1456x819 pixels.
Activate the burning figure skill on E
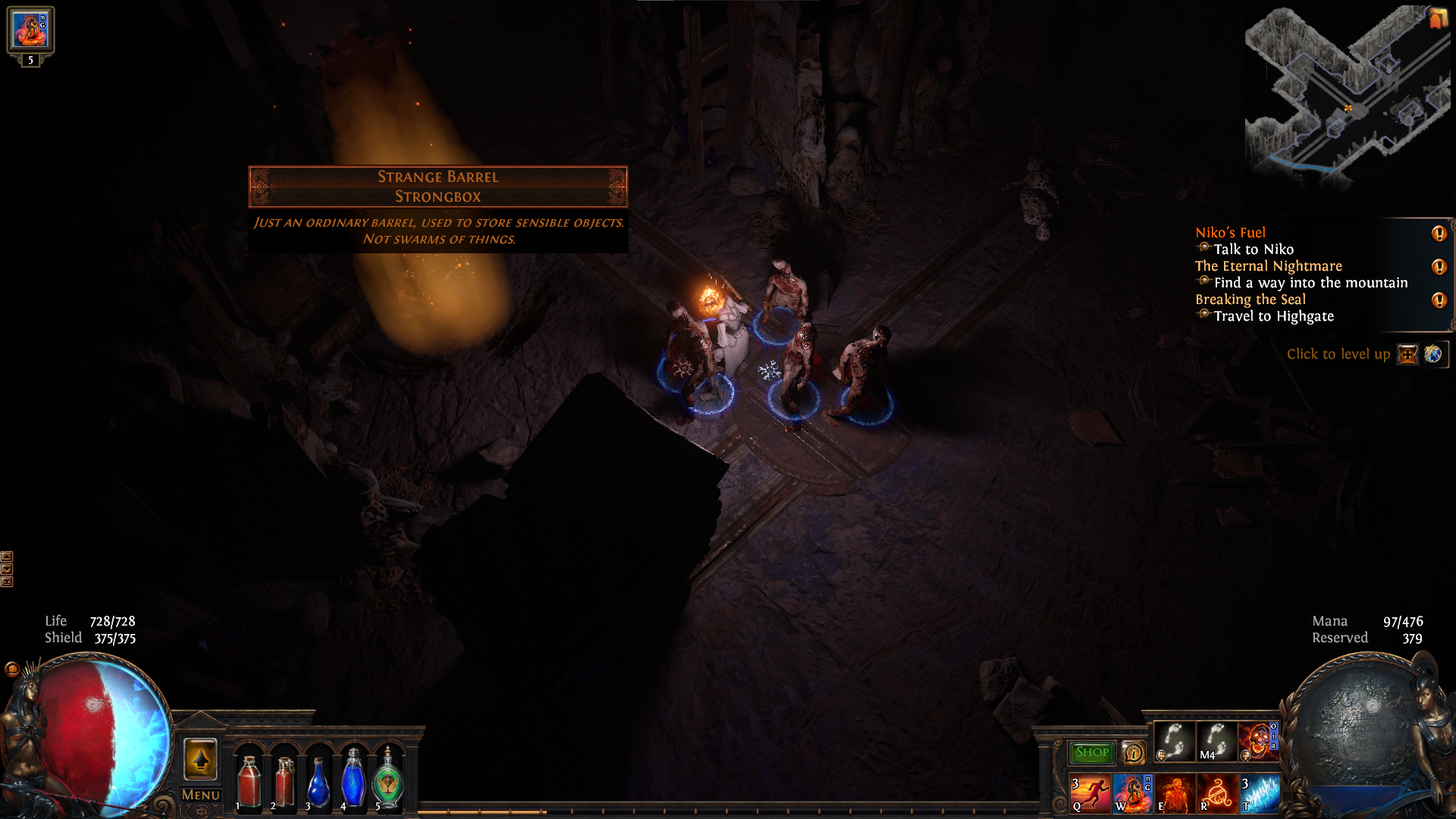(1175, 793)
